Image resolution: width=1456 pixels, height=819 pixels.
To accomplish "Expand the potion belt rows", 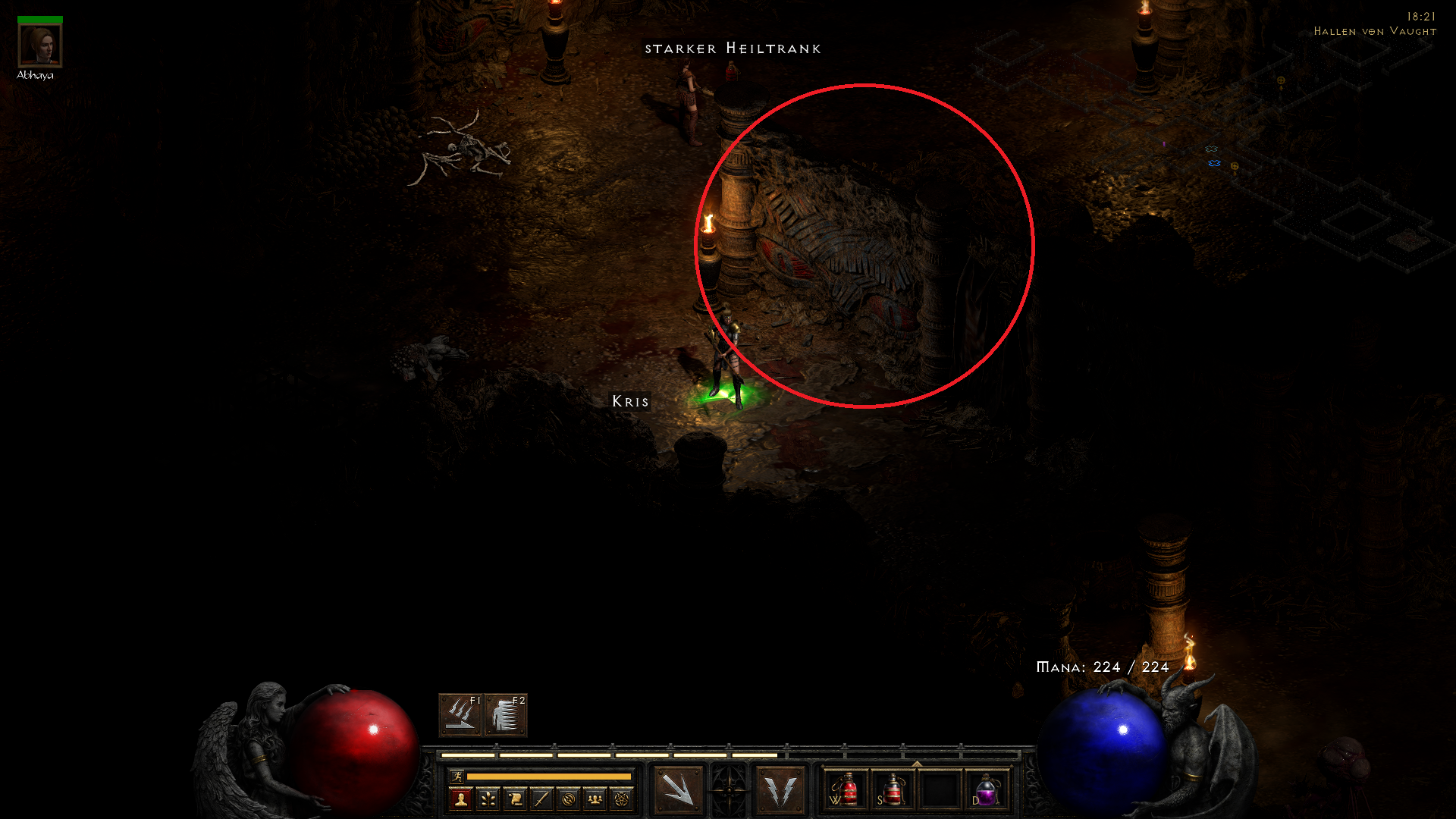I will (x=917, y=764).
